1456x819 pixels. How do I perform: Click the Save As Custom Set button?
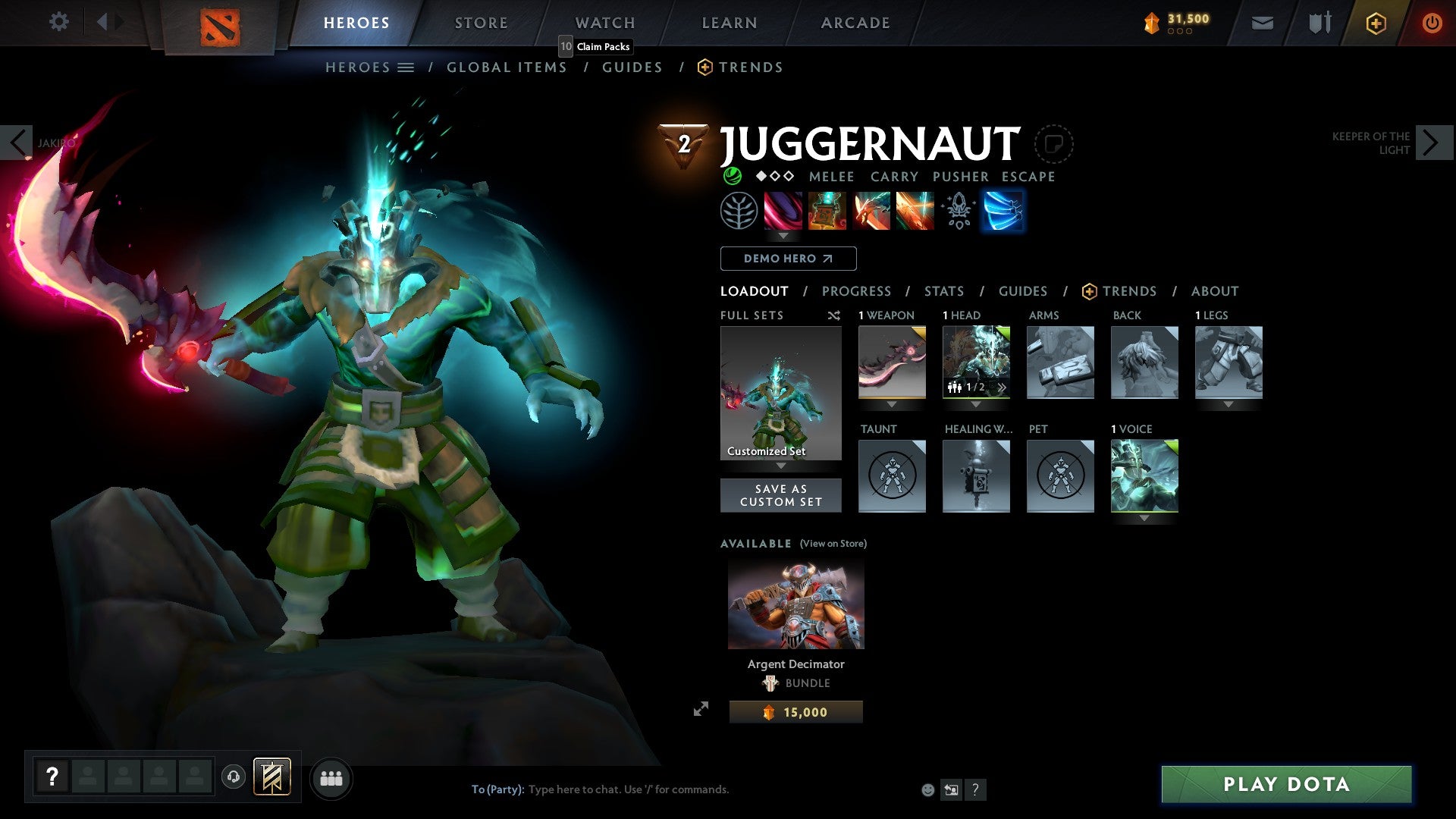781,495
